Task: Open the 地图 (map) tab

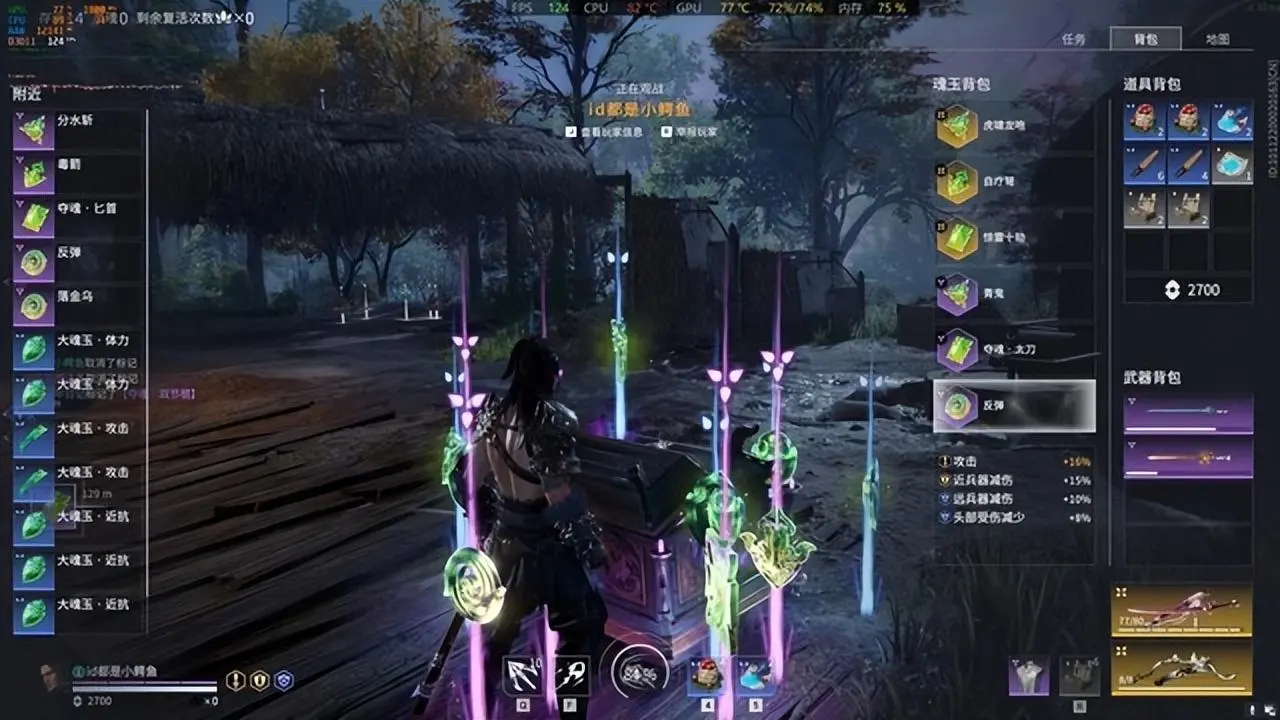Action: tap(1217, 39)
